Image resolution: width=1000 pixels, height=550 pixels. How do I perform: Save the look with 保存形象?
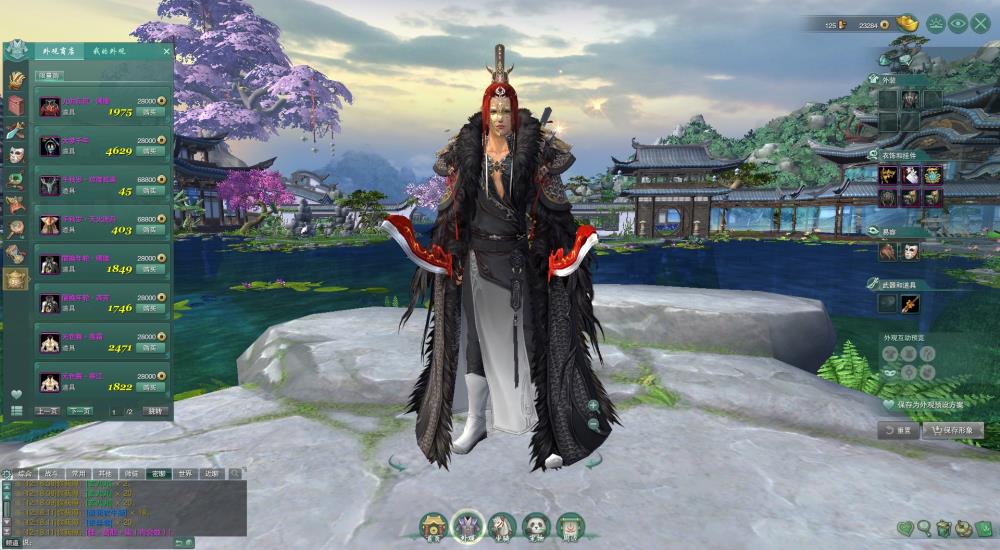[952, 430]
